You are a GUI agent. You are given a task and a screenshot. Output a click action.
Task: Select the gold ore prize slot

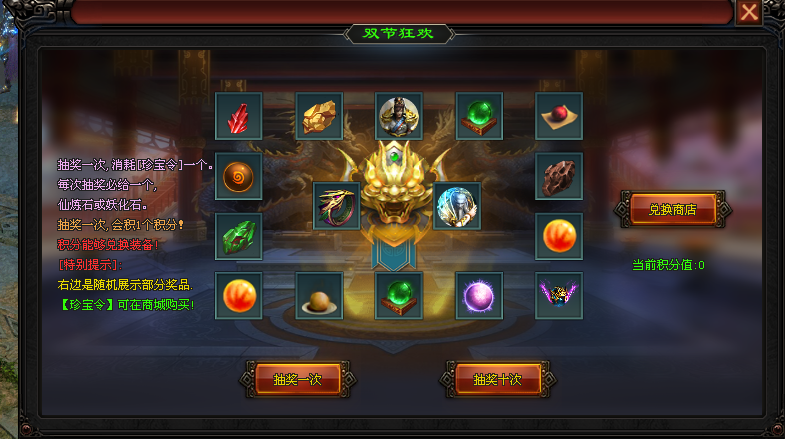point(319,116)
